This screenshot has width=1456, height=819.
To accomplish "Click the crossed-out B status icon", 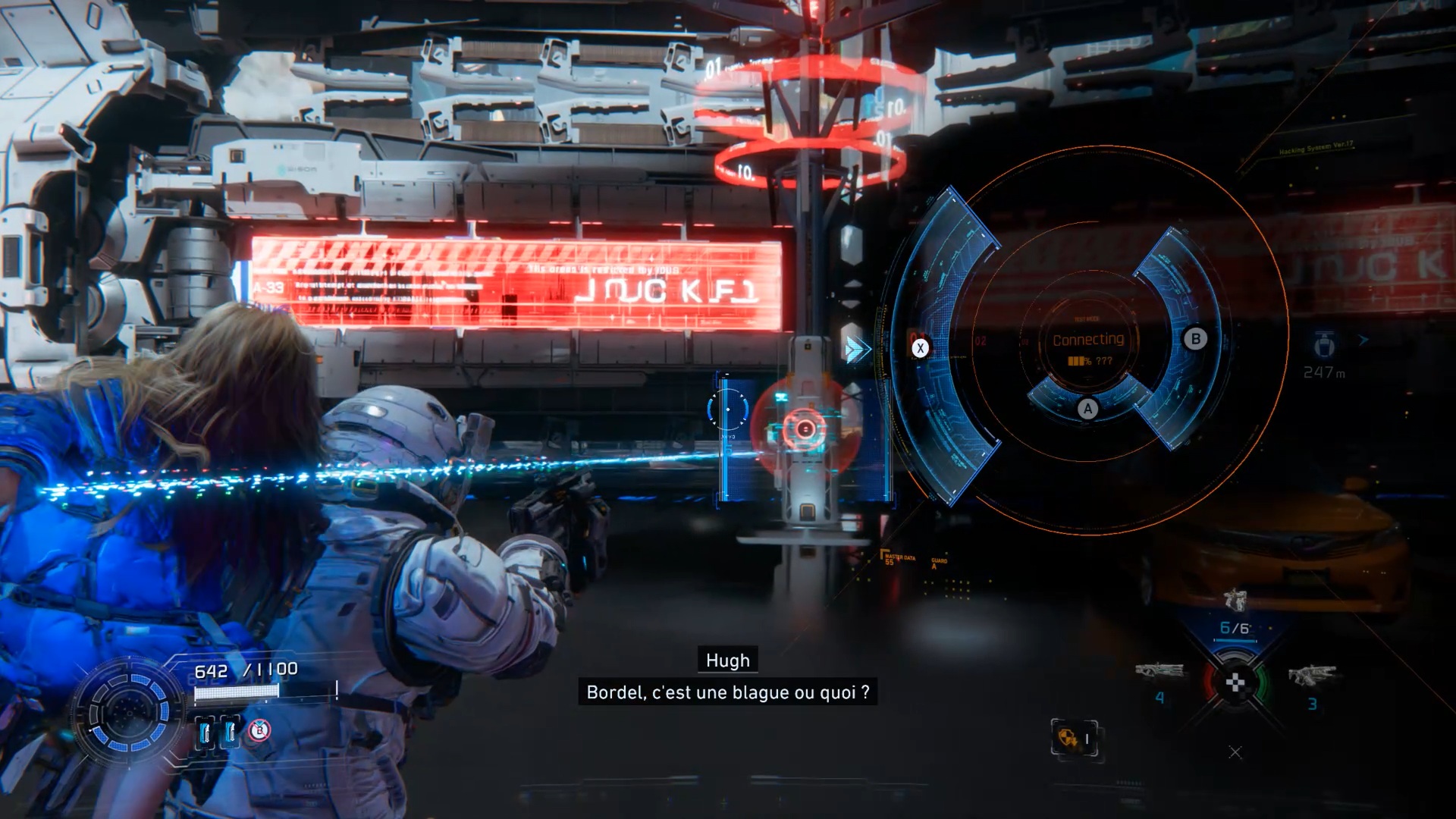I will [259, 730].
